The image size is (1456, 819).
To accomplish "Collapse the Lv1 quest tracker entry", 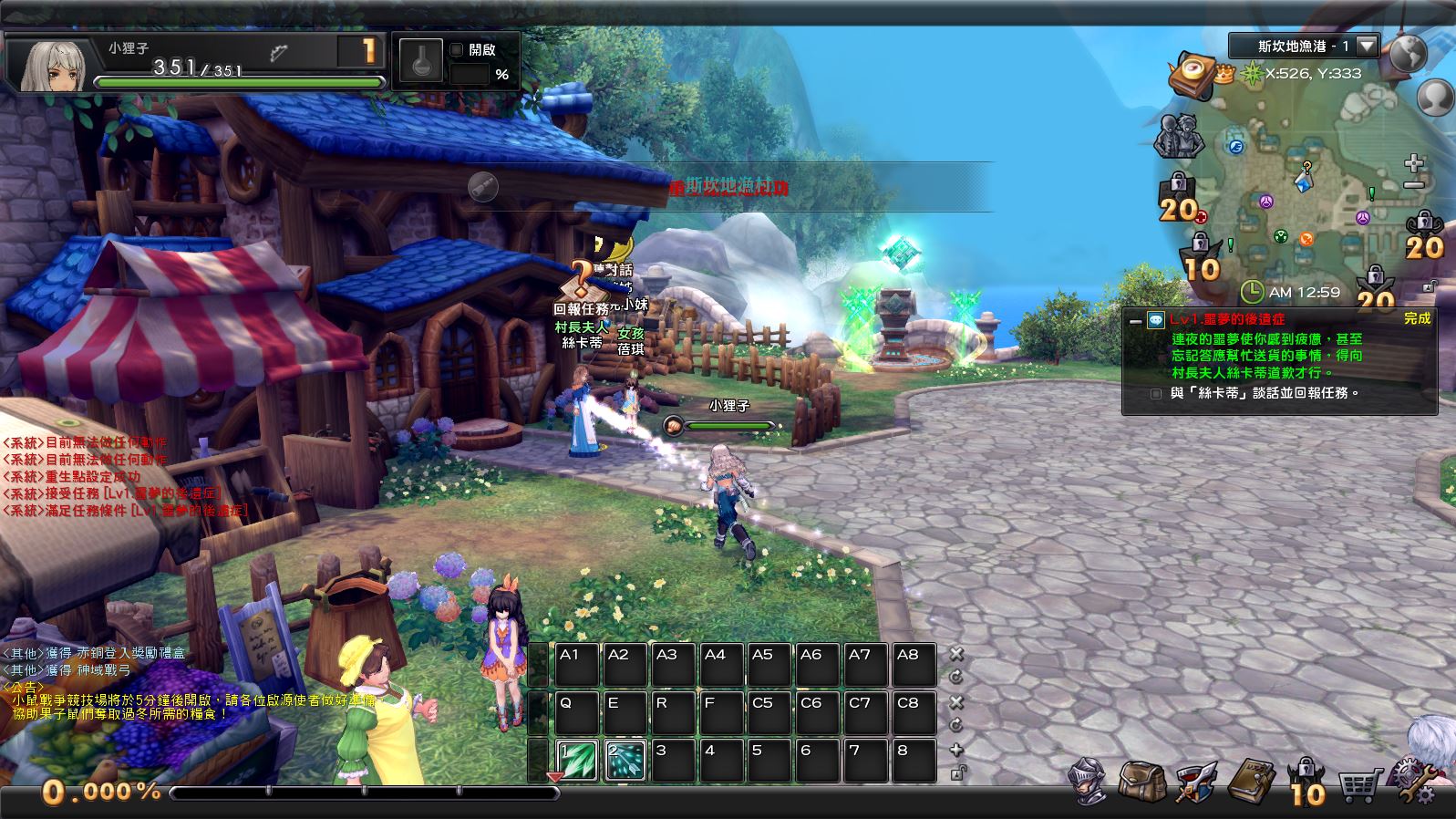I will (x=1135, y=320).
